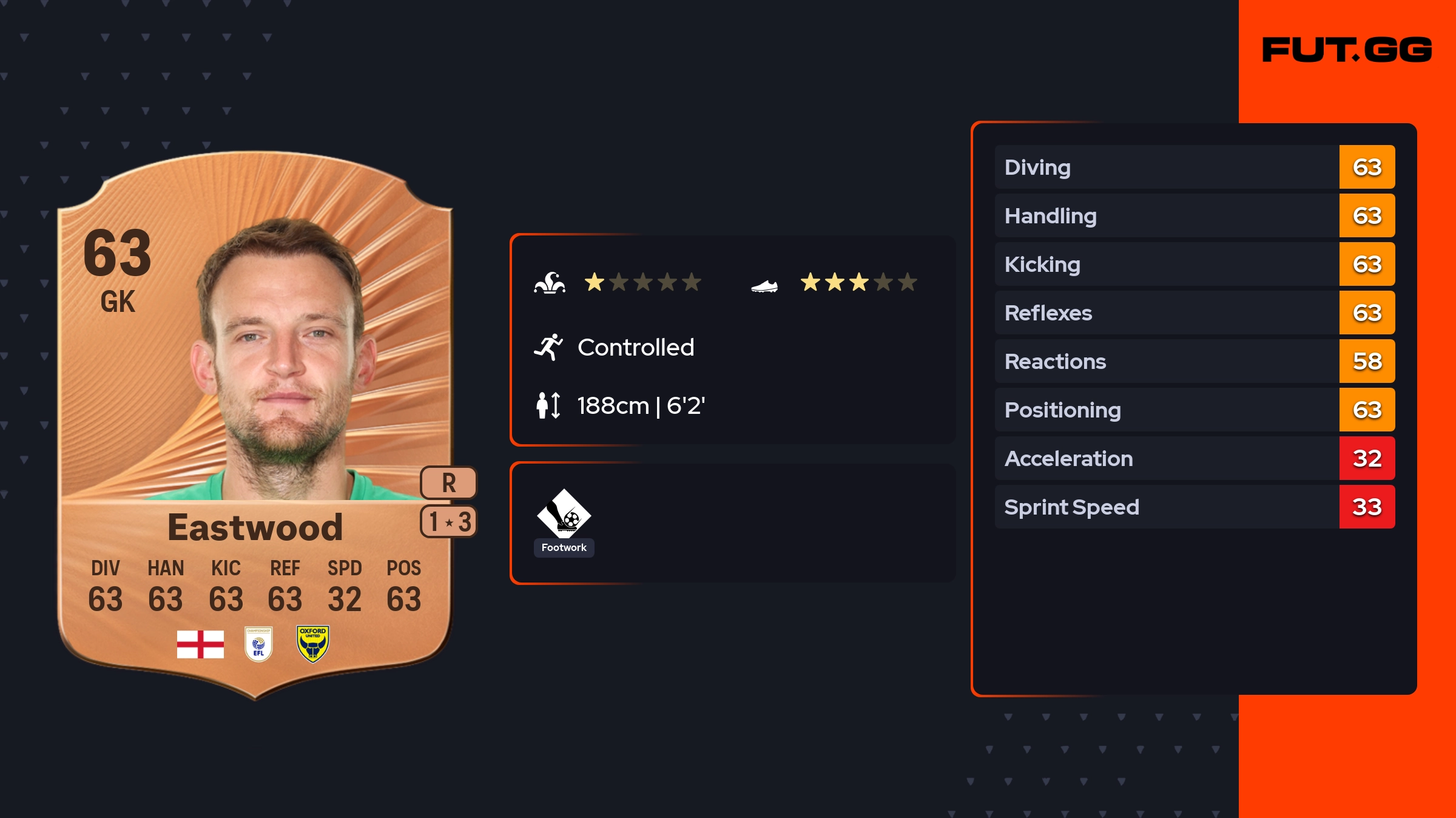
Task: Click the Reactions stat row
Action: coord(1194,362)
